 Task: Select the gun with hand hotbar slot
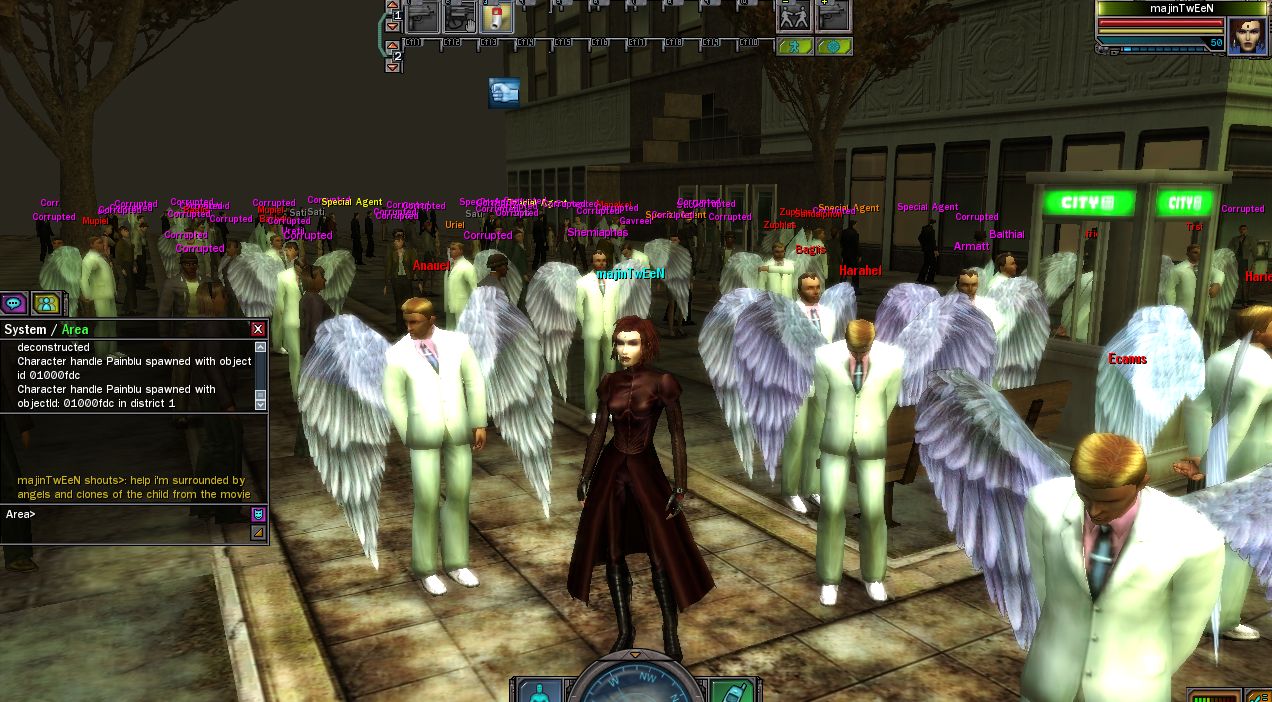(x=460, y=17)
